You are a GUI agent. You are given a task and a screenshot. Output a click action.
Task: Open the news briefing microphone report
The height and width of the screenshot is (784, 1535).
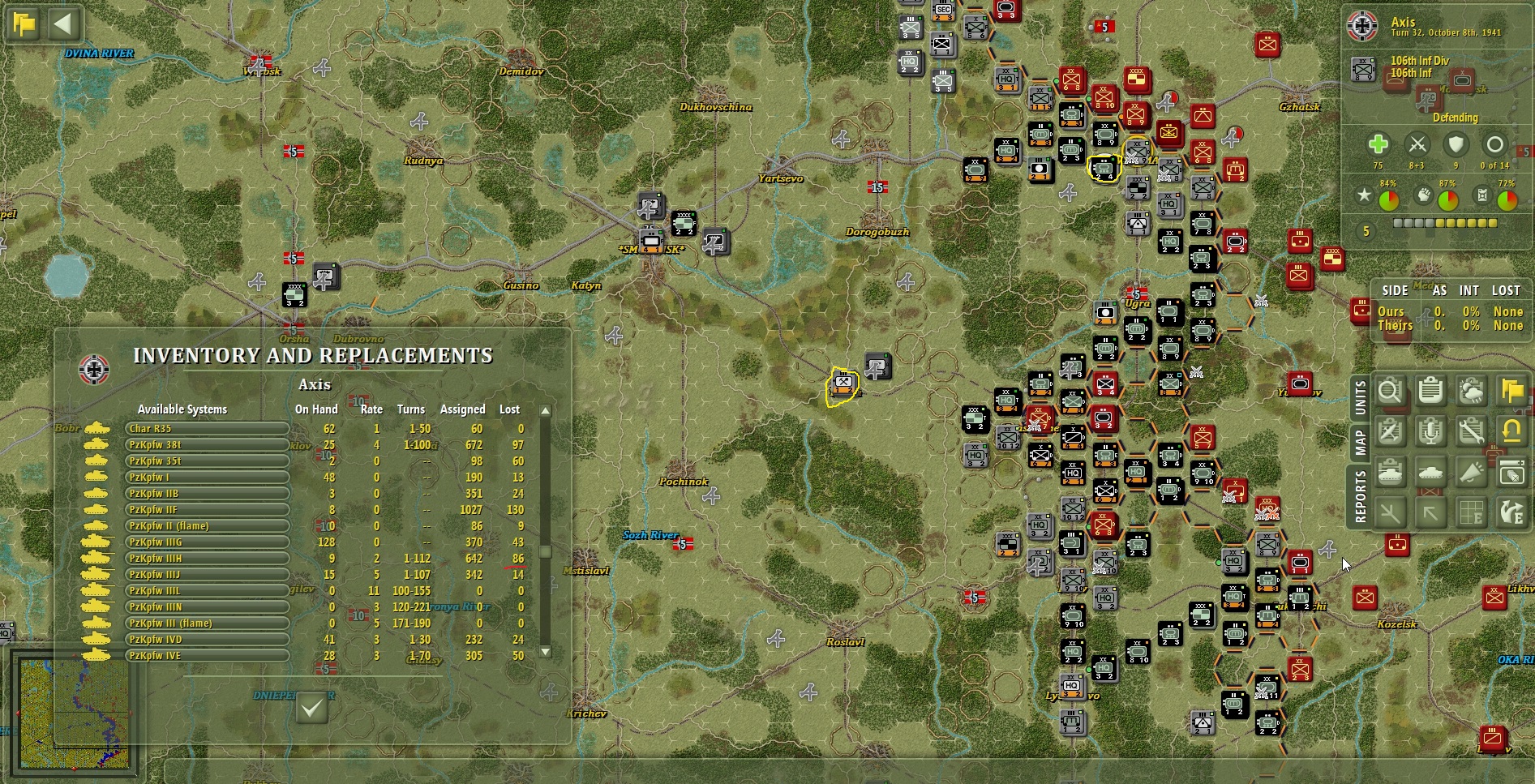(1430, 431)
